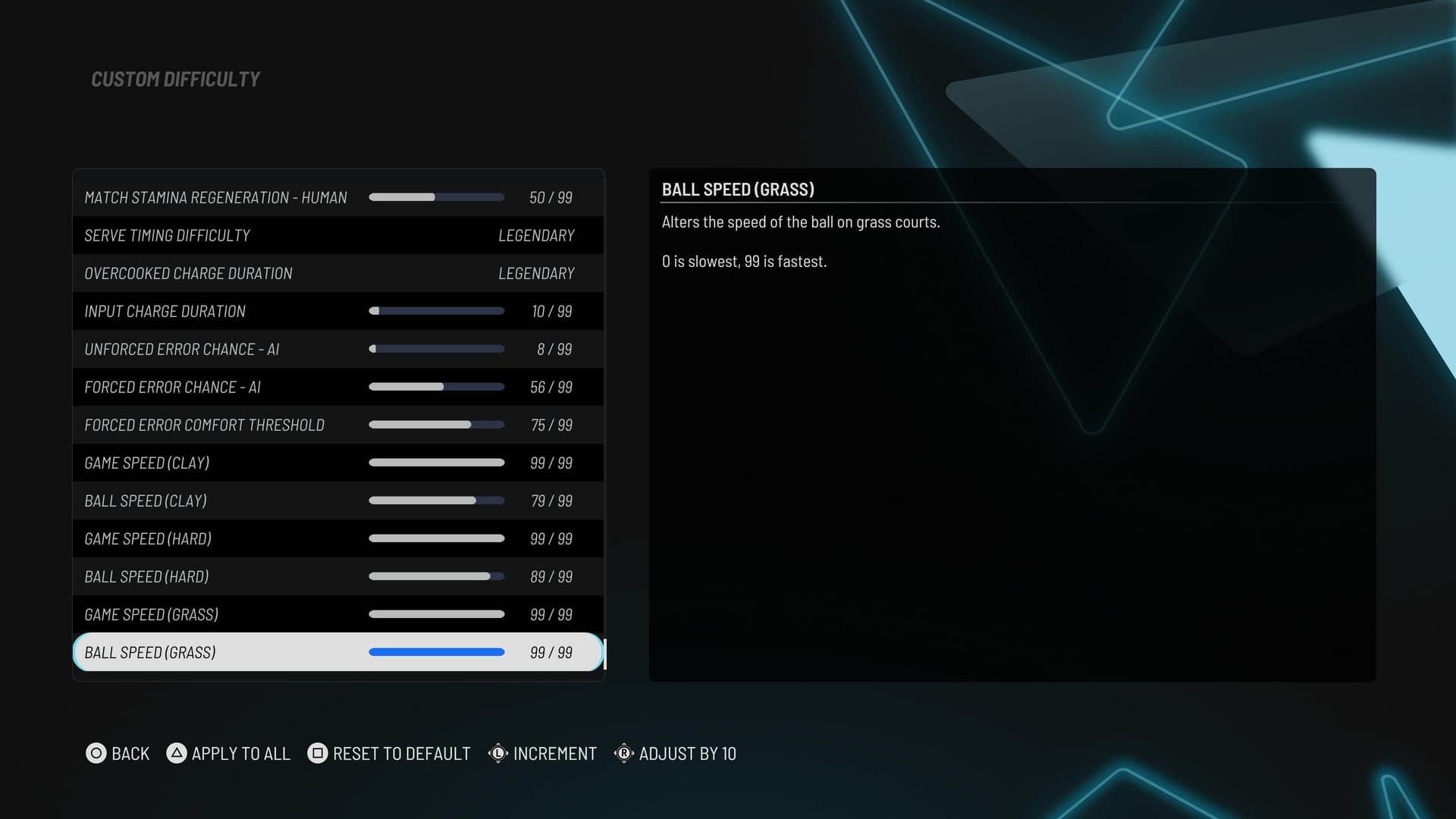Adjust the blue Ball Speed (Grass) slider

(436, 652)
